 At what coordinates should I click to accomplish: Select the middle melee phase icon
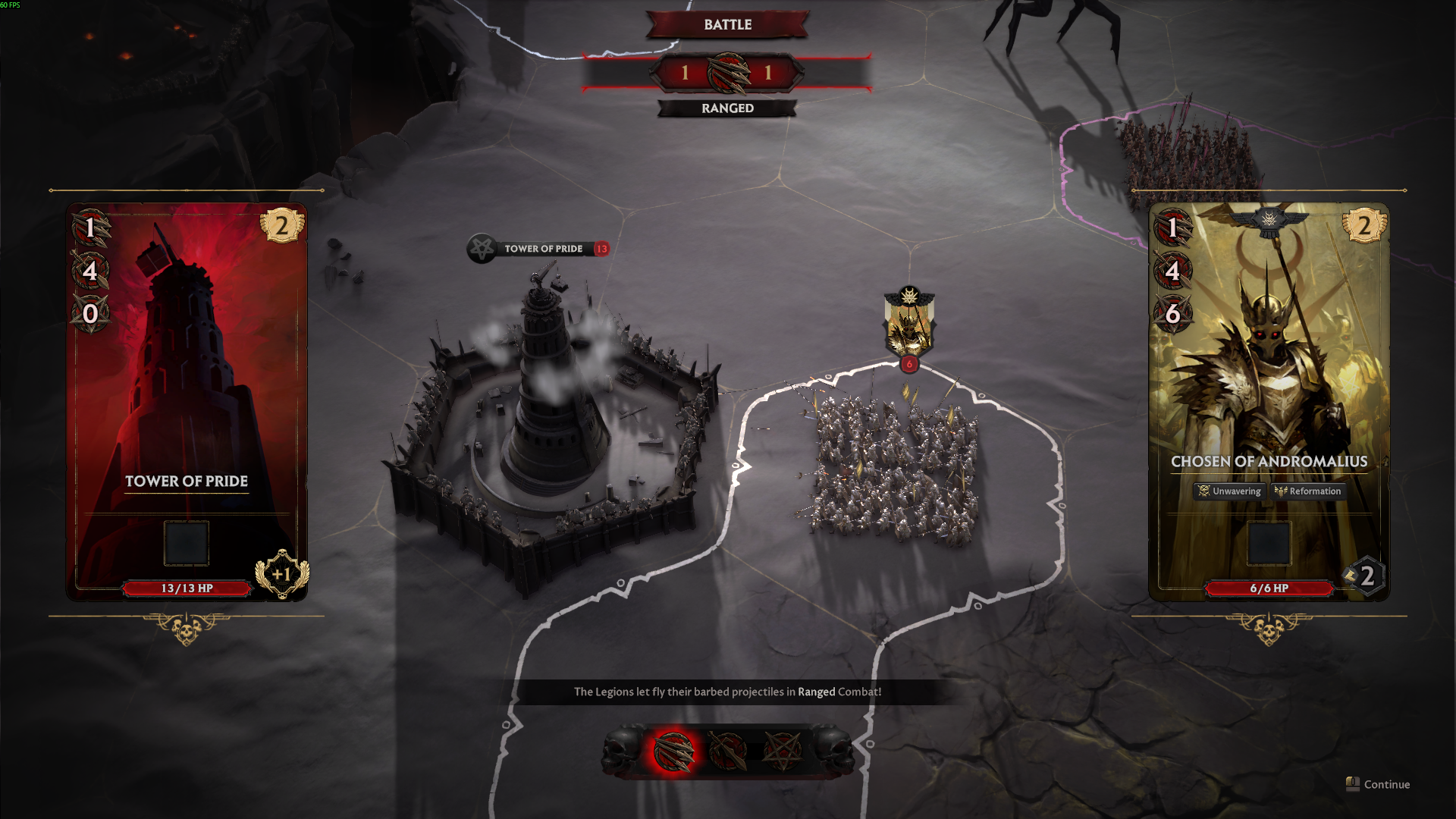pos(727,751)
